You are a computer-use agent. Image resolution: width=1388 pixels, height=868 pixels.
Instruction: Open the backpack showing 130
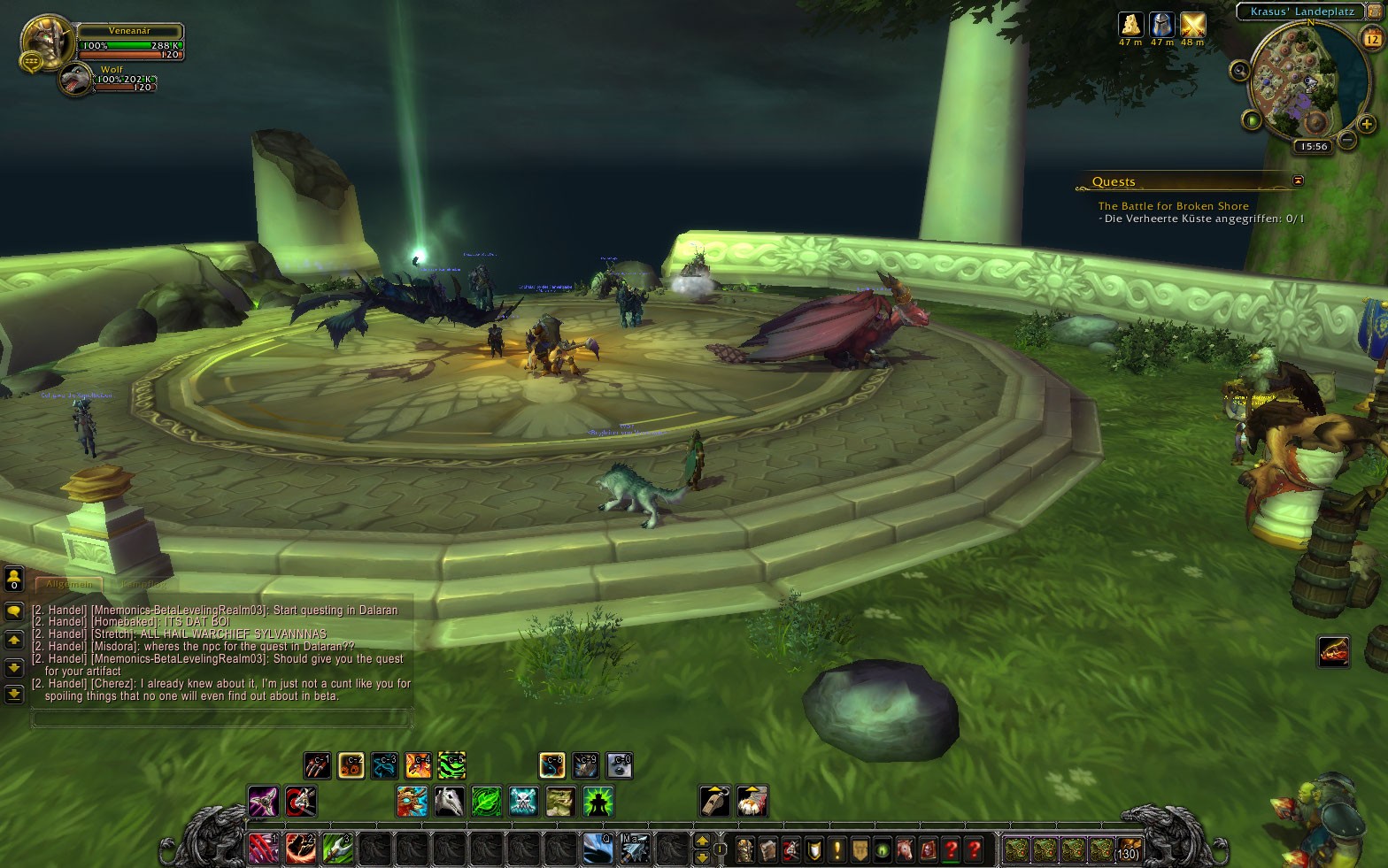[1128, 849]
